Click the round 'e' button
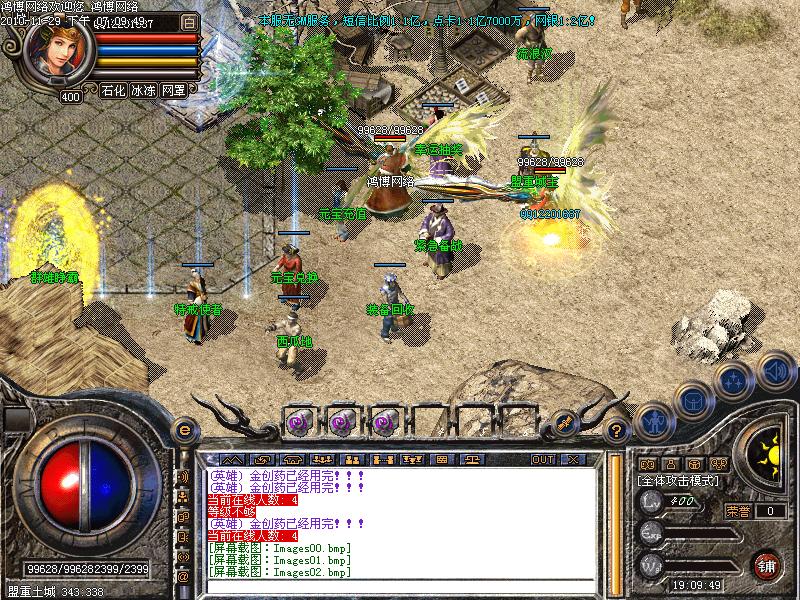 click(x=184, y=430)
